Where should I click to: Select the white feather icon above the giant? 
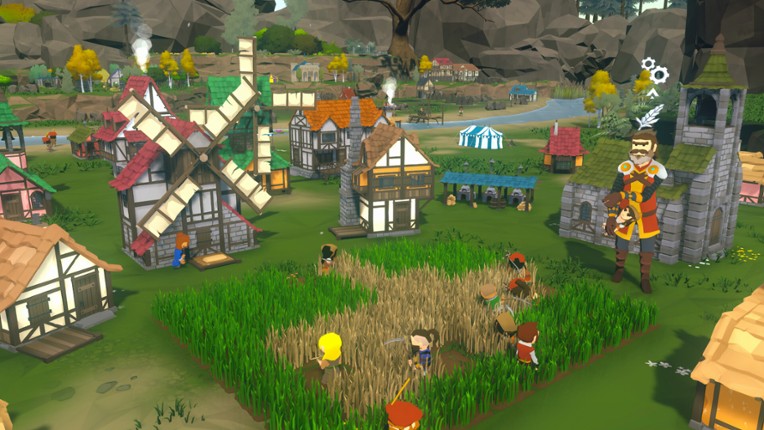click(649, 115)
